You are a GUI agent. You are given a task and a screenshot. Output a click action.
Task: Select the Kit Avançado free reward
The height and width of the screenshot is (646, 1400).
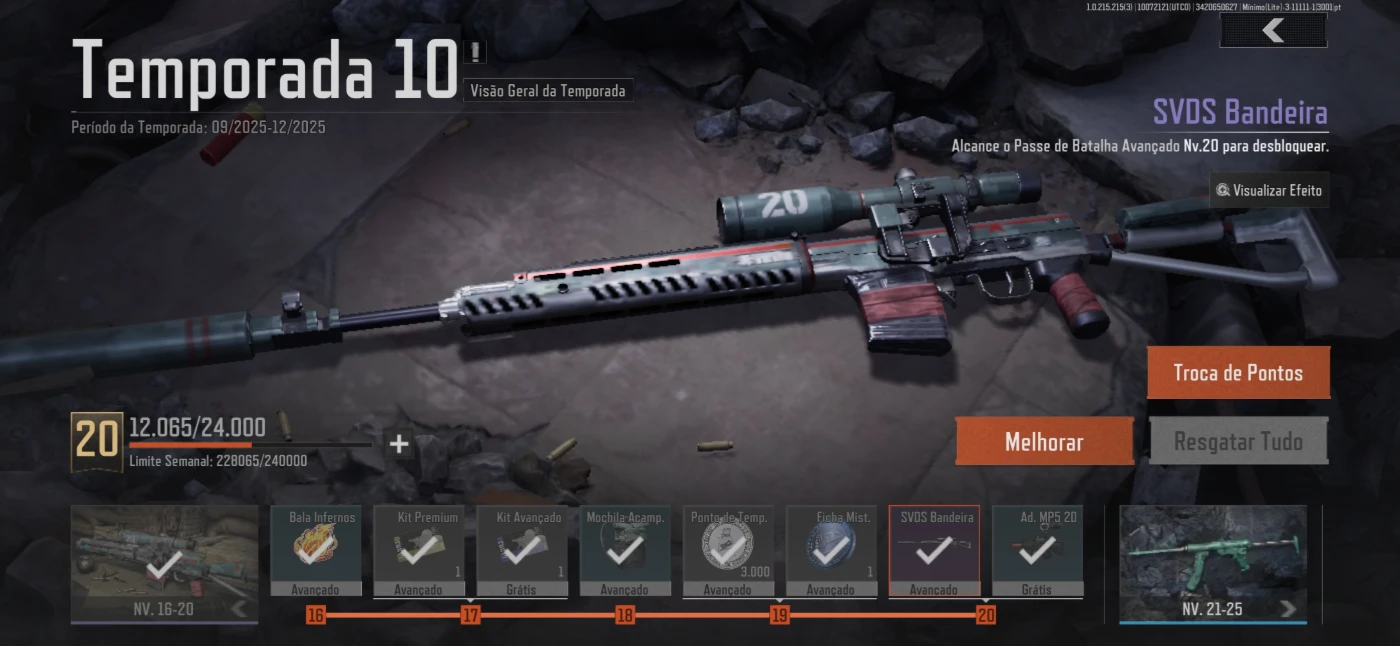click(521, 550)
